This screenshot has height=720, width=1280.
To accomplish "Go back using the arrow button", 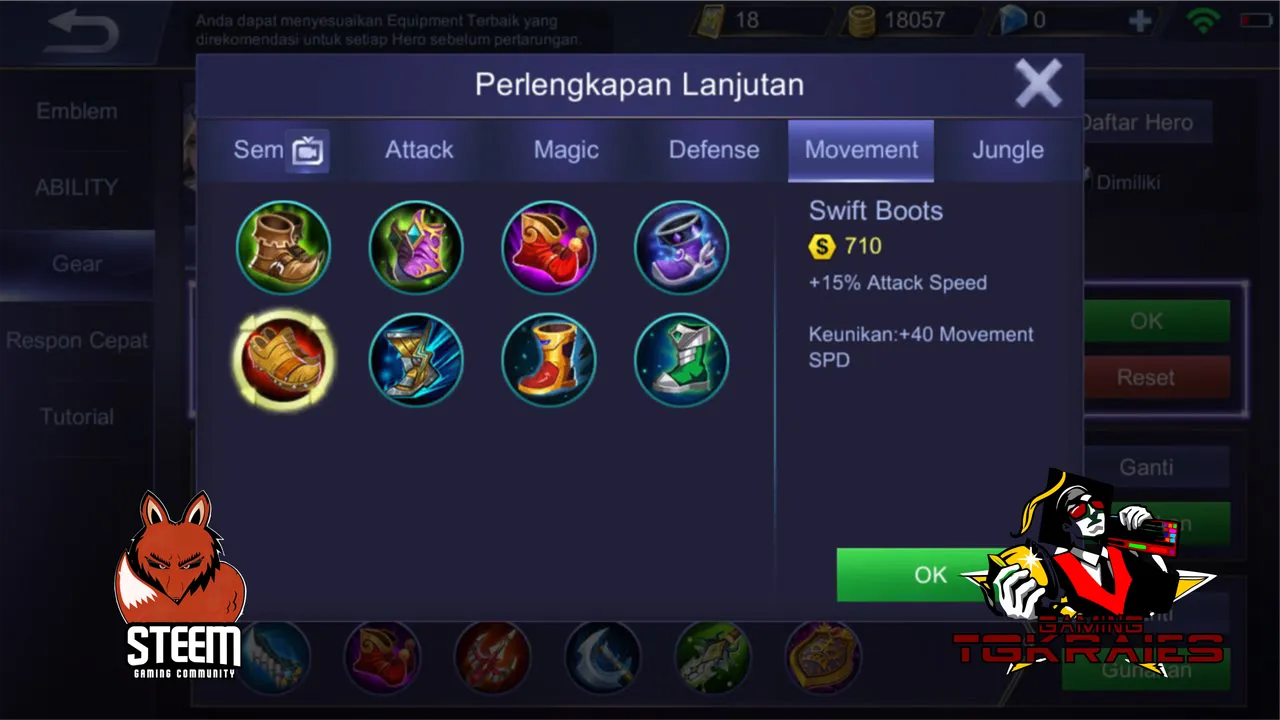I will (x=82, y=32).
